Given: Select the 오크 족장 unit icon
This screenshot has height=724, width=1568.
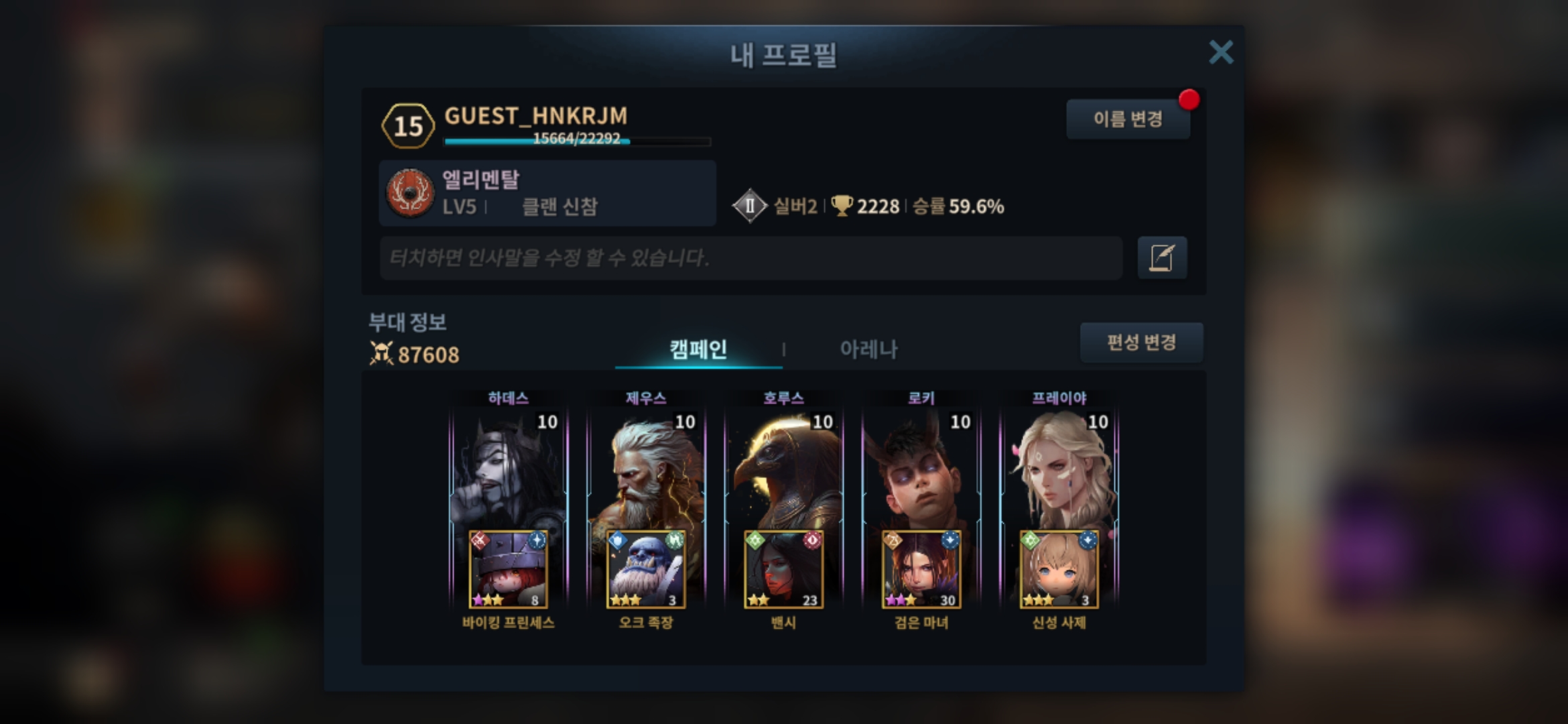Looking at the screenshot, I should click(x=646, y=570).
